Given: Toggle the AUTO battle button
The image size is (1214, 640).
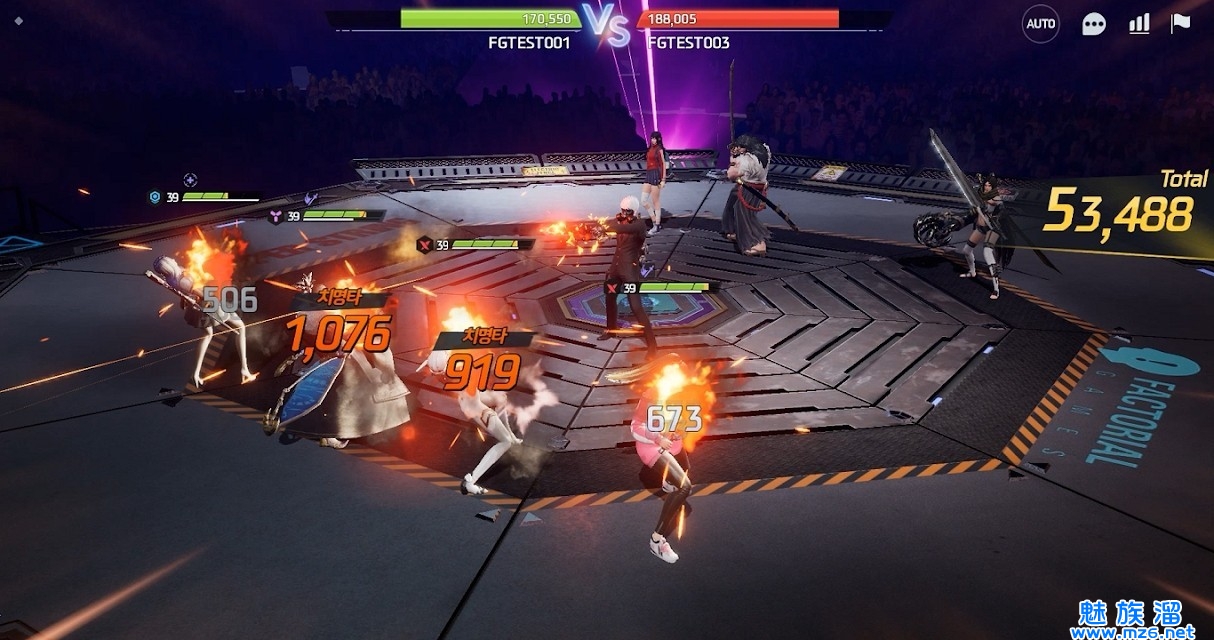Looking at the screenshot, I should 1040,24.
